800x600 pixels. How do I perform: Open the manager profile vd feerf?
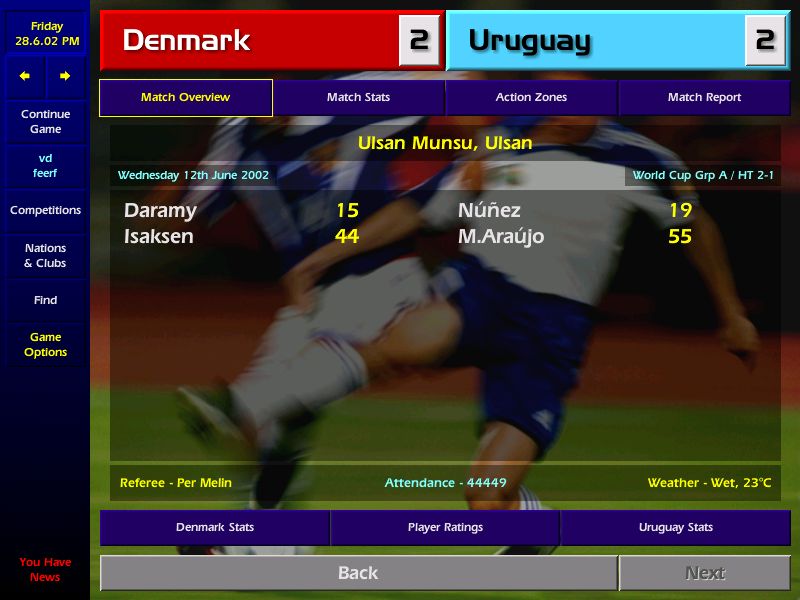click(45, 165)
